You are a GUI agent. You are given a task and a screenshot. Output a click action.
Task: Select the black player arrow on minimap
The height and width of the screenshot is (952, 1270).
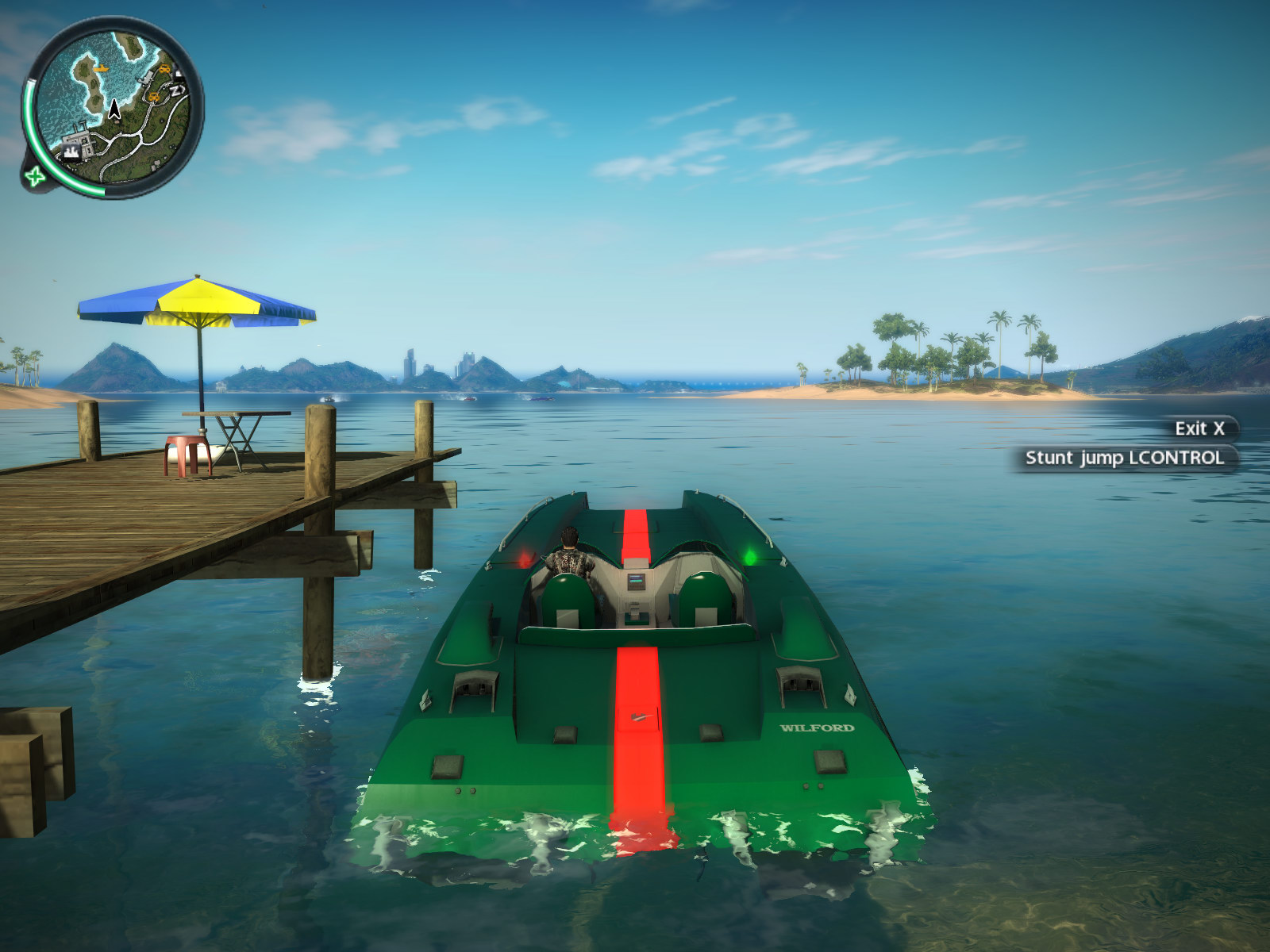pos(115,109)
